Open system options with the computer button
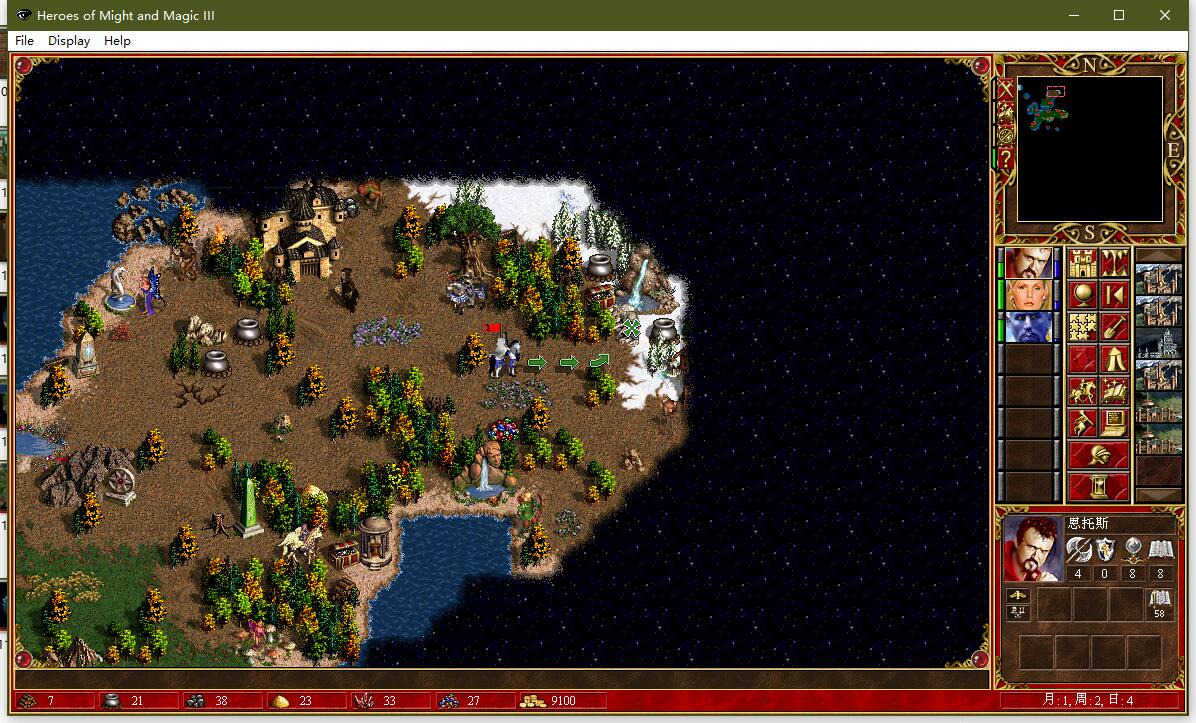The height and width of the screenshot is (723, 1196). [x=1114, y=423]
